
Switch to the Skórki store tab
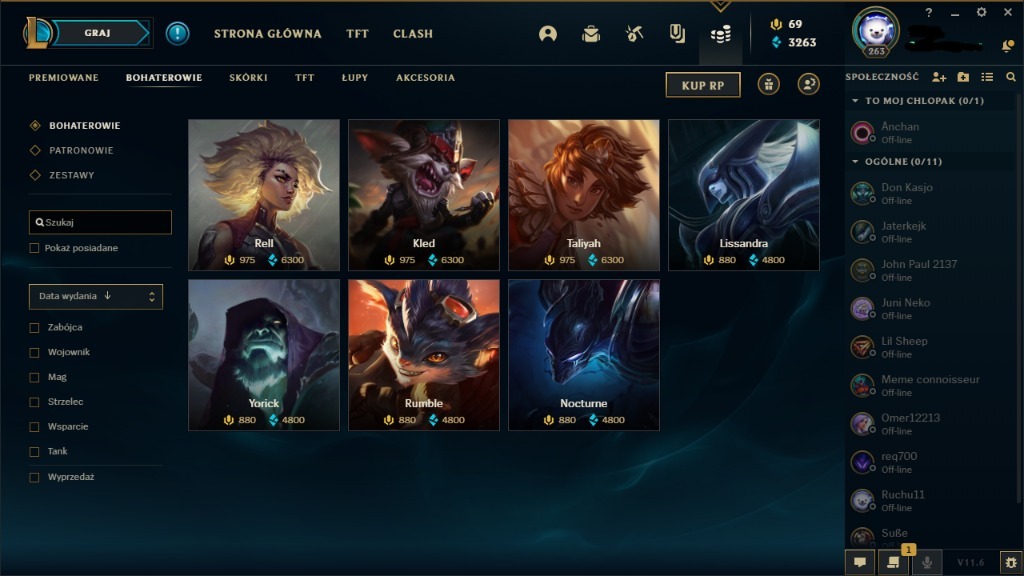coord(248,78)
